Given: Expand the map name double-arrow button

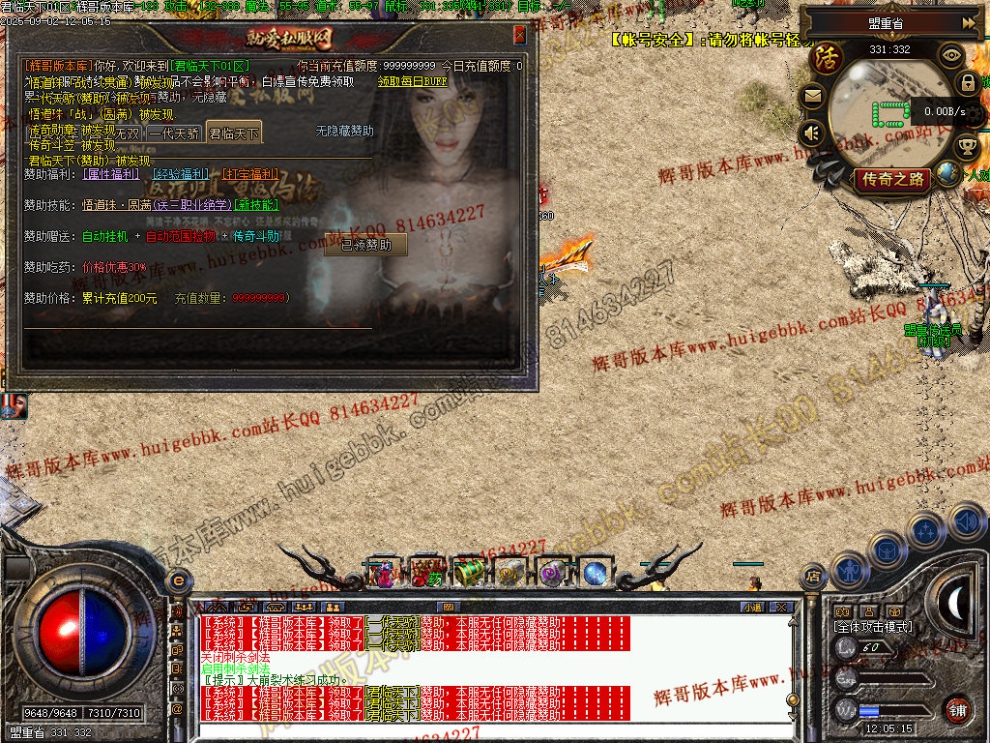Looking at the screenshot, I should 968,22.
